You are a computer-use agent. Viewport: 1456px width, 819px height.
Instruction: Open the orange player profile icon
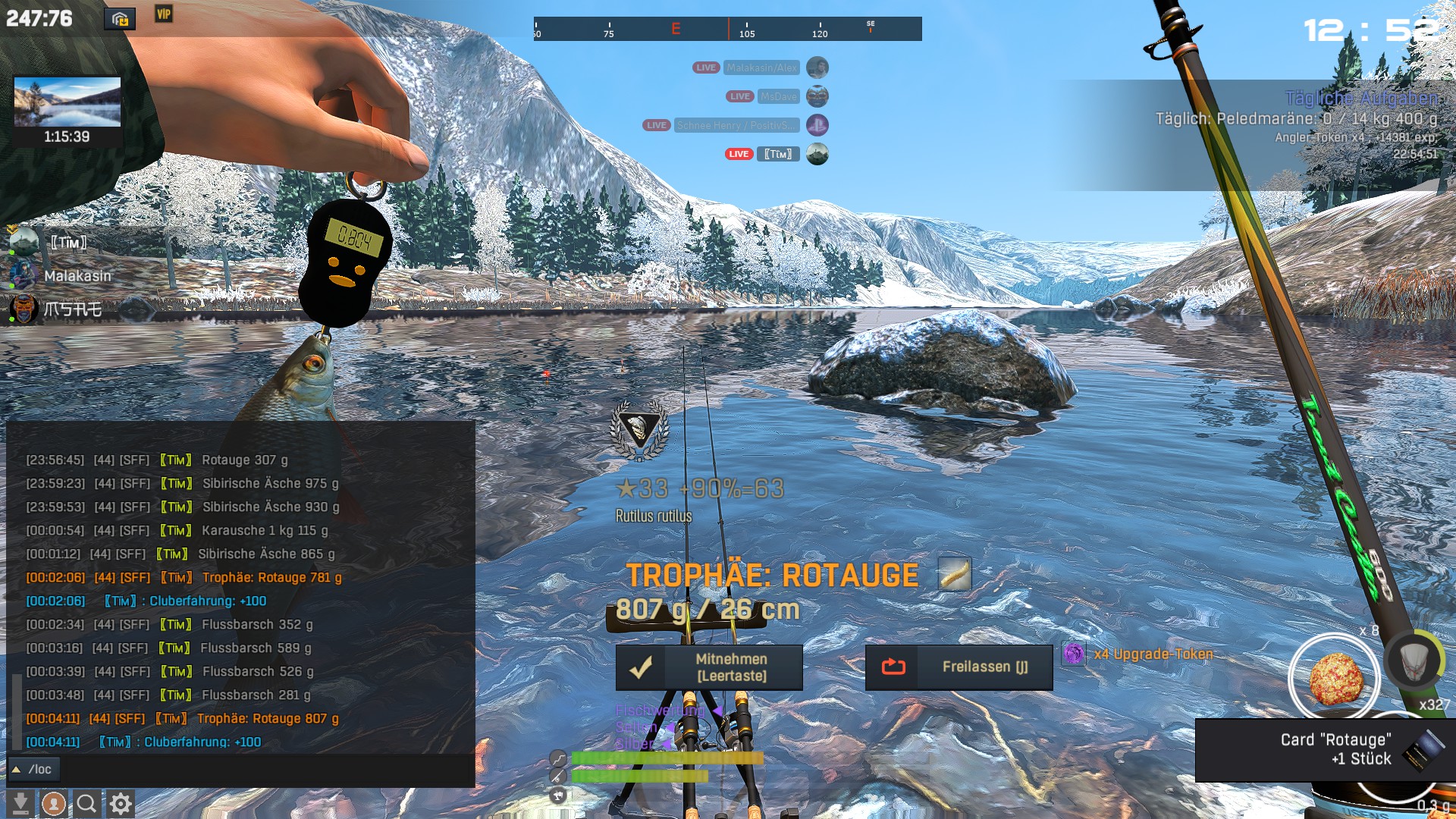(x=53, y=803)
